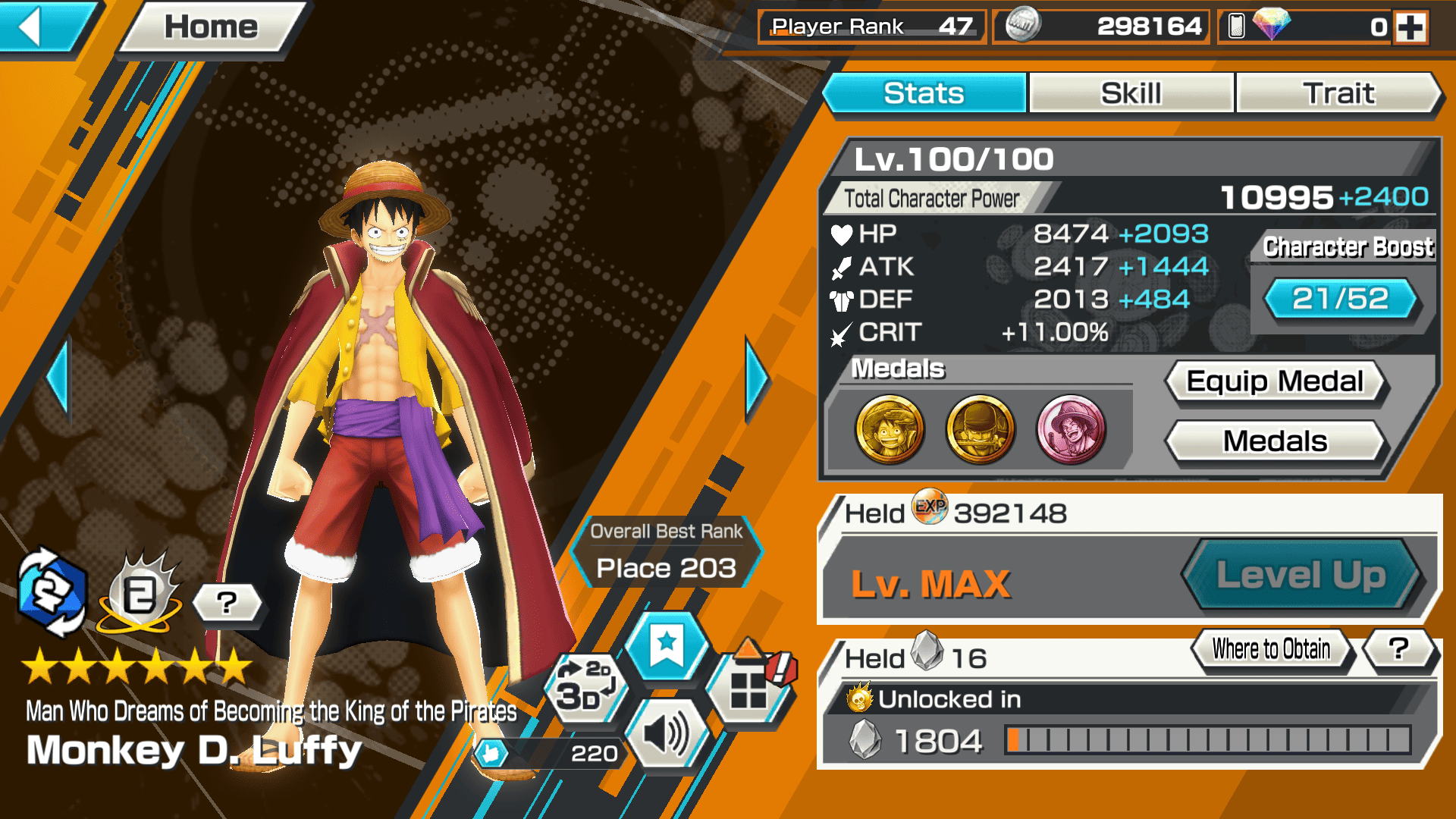1456x819 pixels.
Task: Tap the Equip Medal button
Action: 1275,381
